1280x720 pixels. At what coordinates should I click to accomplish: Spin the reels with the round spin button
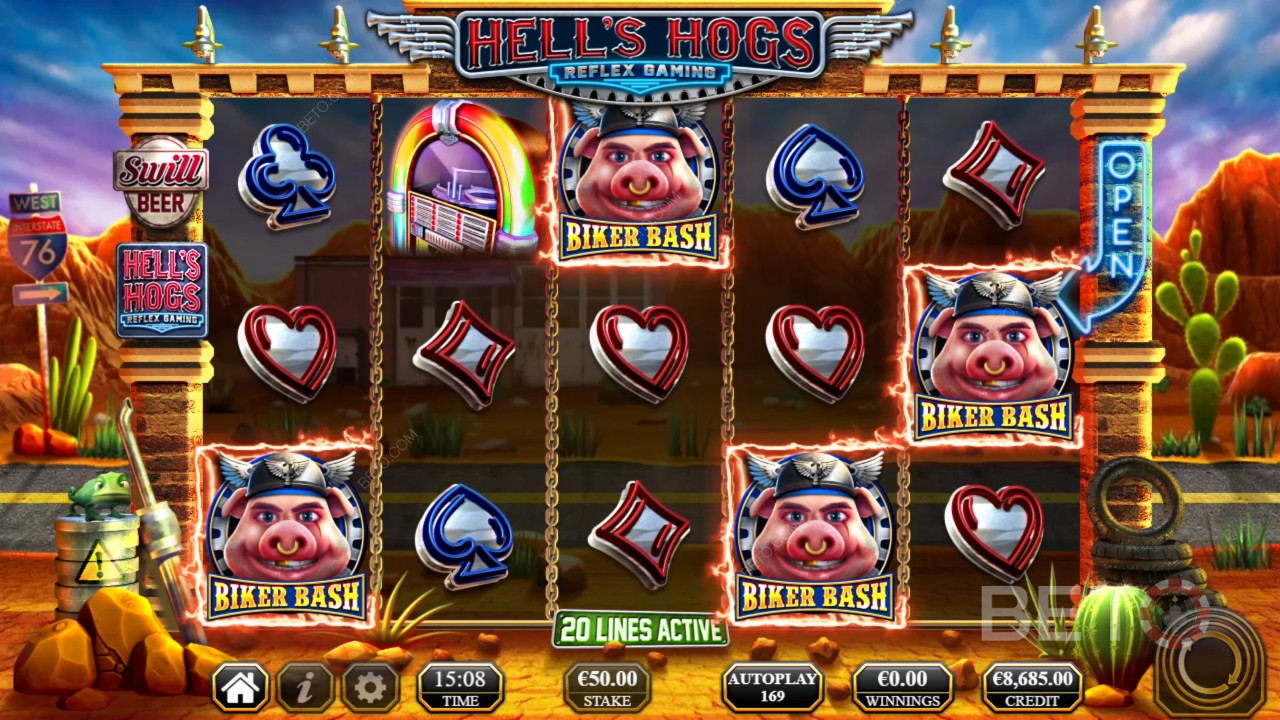1208,662
